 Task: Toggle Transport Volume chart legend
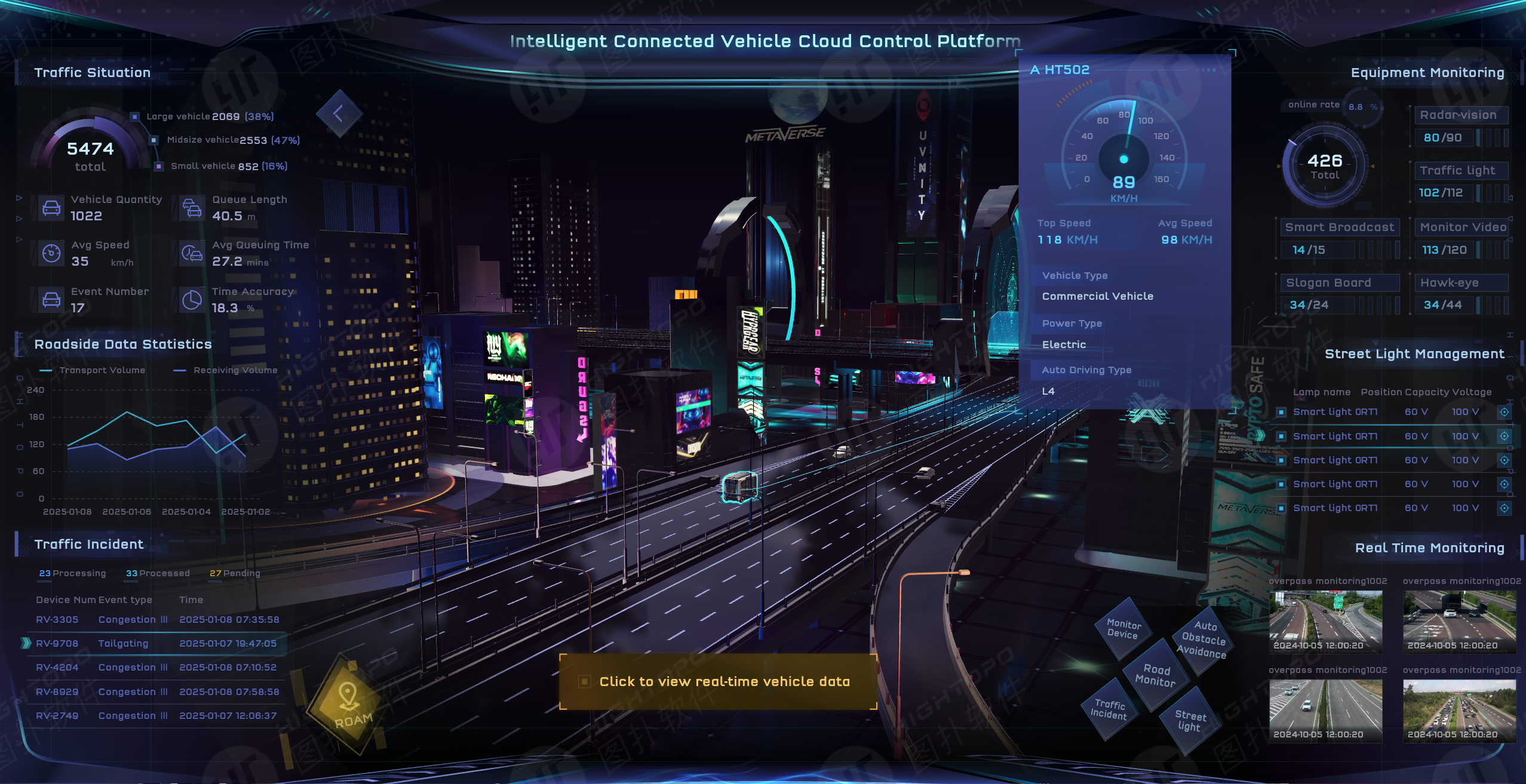pyautogui.click(x=93, y=370)
